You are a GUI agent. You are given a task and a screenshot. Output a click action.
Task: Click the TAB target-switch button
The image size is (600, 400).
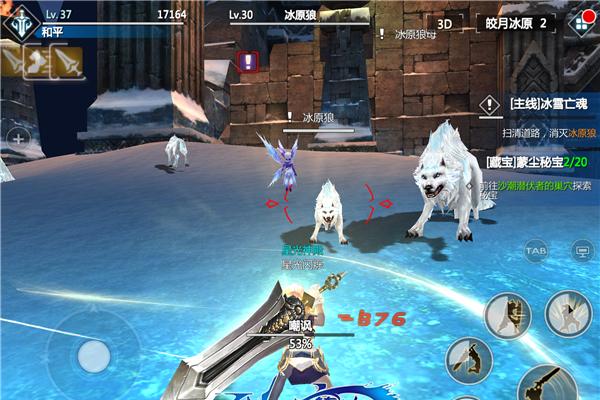point(537,250)
